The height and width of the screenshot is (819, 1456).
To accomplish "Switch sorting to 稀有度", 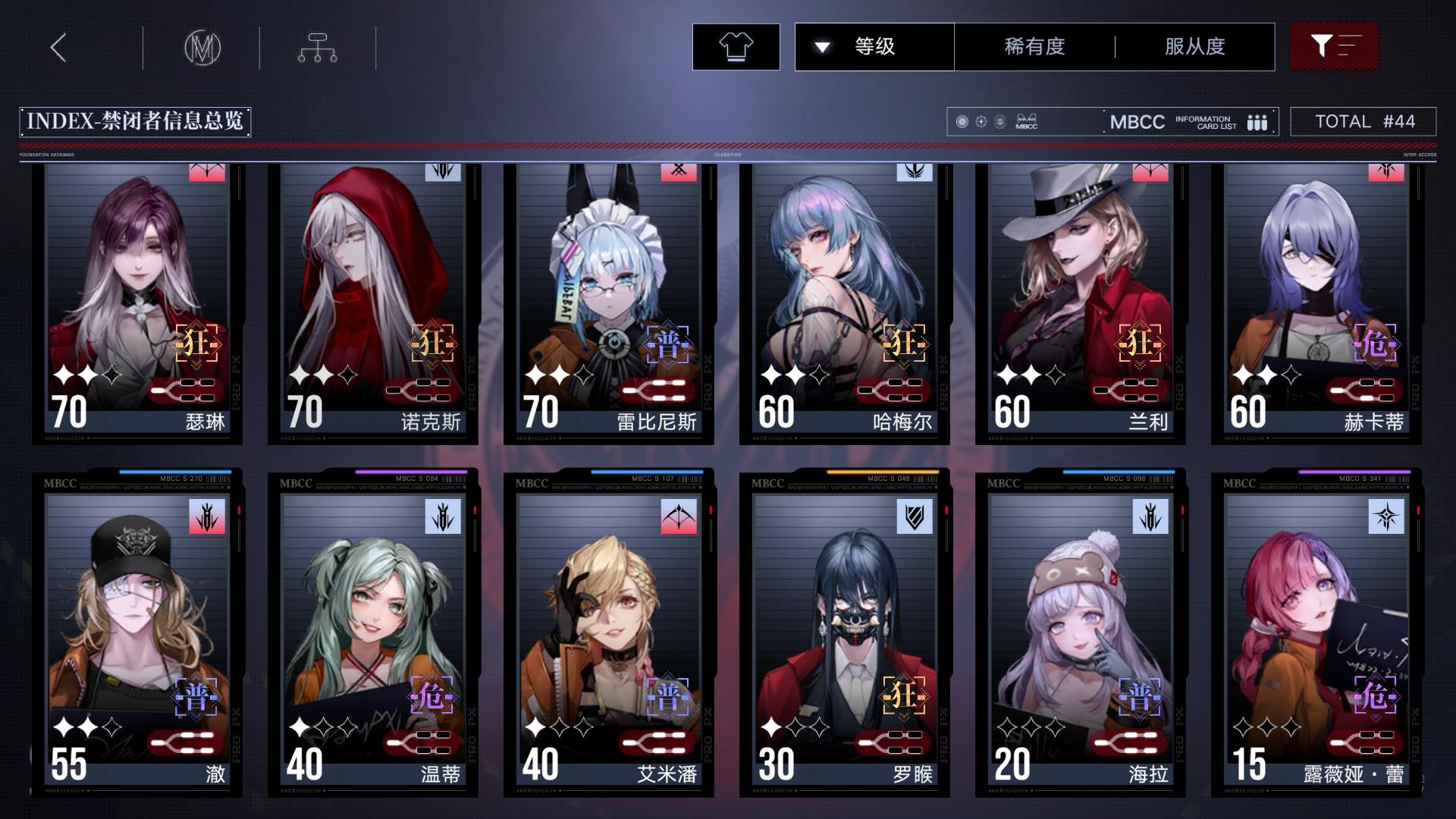I will coord(1034,46).
